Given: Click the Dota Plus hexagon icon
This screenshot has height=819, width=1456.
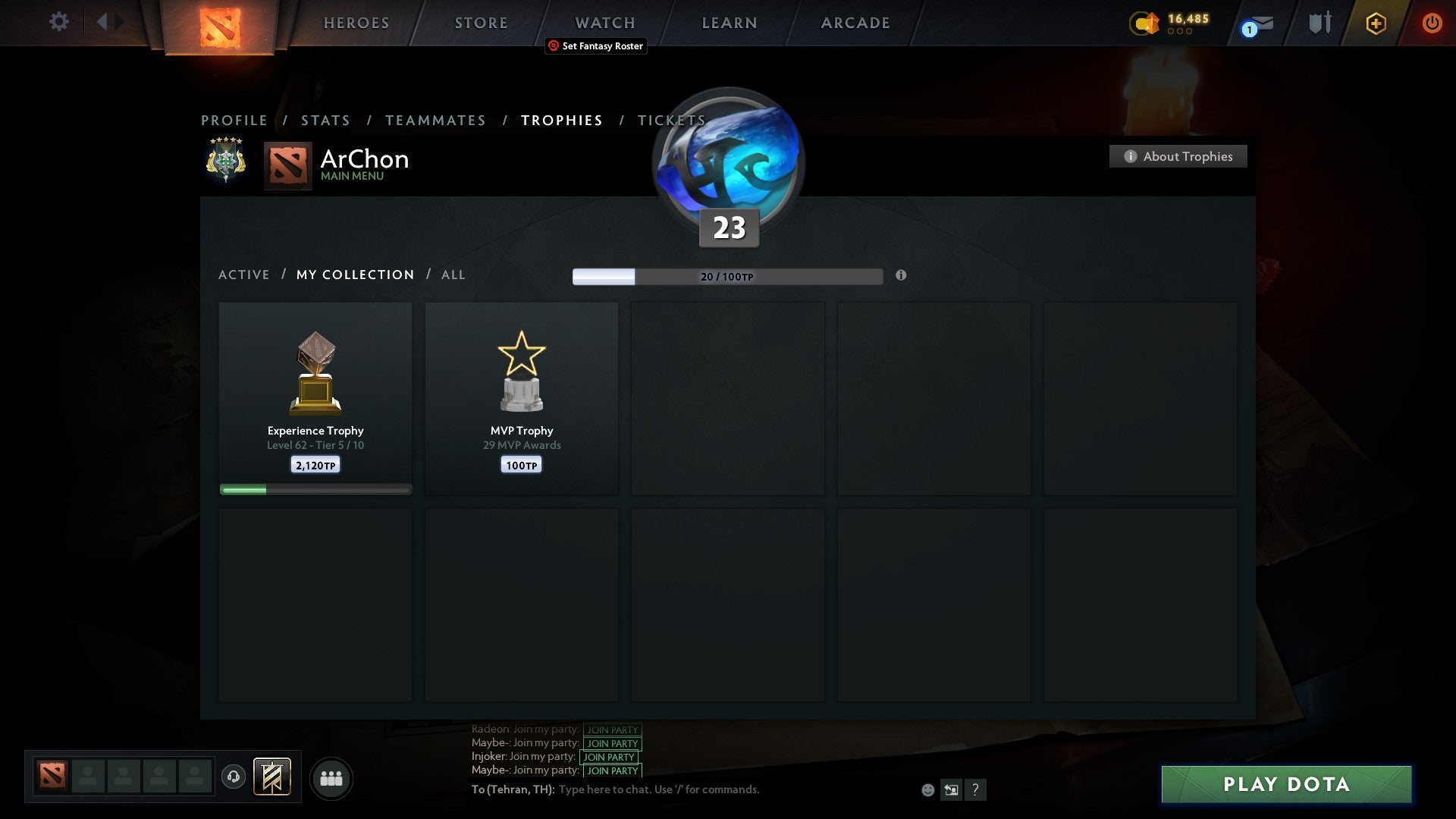Looking at the screenshot, I should point(1375,23).
